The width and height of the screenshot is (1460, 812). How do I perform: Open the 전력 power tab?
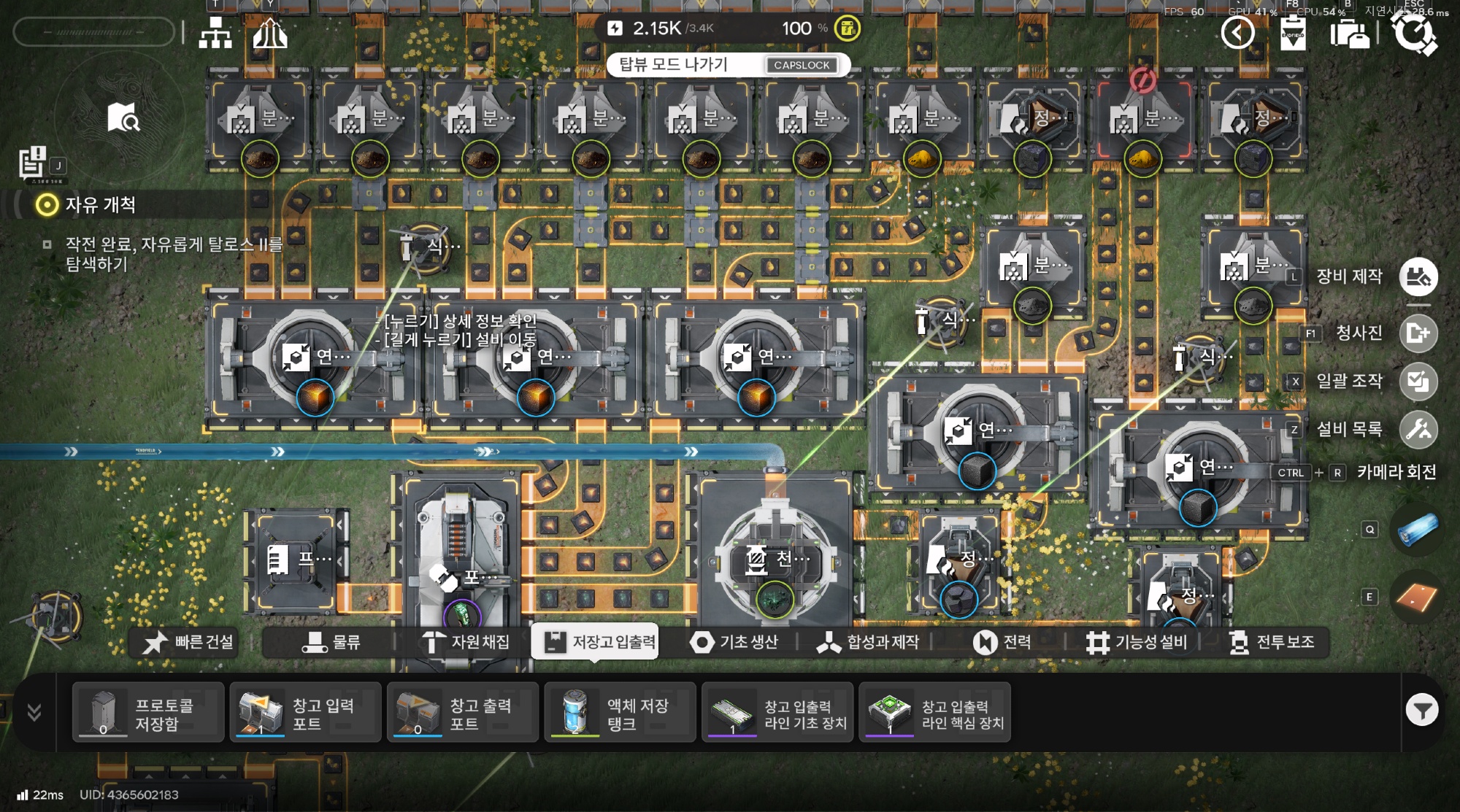click(x=1002, y=642)
